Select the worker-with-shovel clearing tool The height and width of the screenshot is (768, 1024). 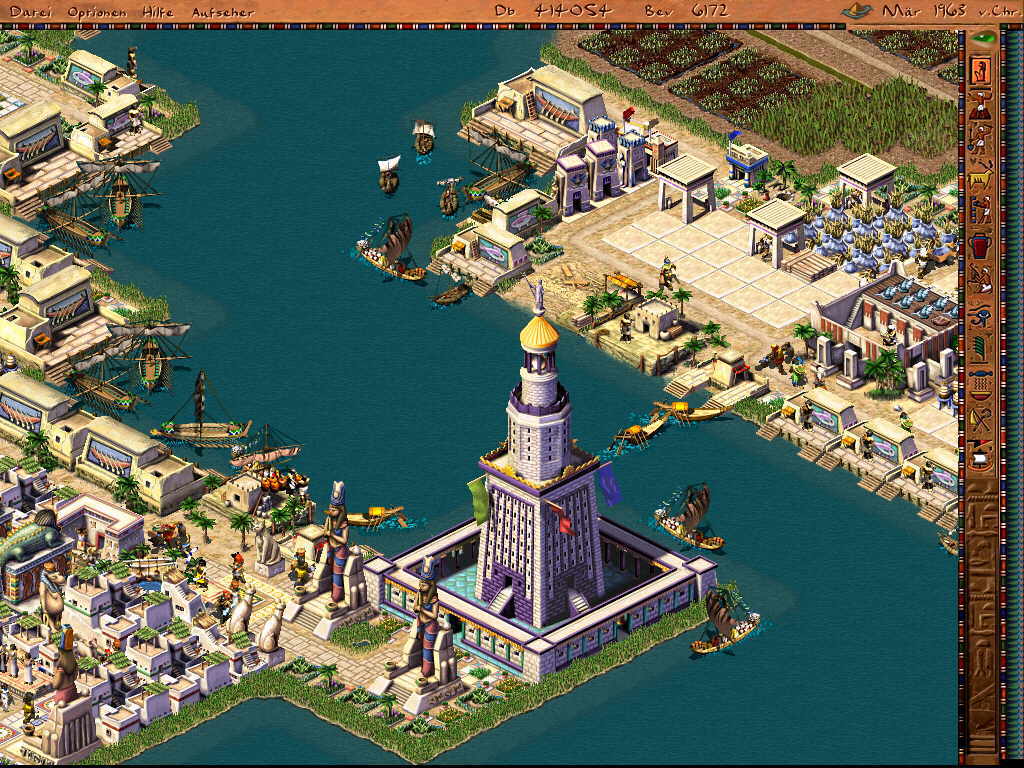pyautogui.click(x=980, y=136)
